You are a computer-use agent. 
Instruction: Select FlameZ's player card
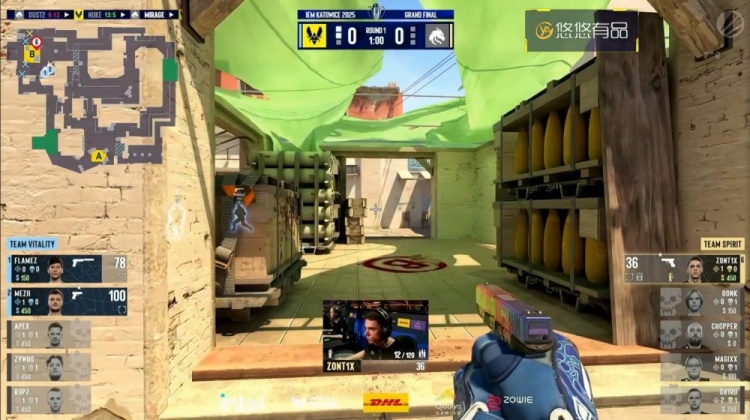click(x=68, y=268)
